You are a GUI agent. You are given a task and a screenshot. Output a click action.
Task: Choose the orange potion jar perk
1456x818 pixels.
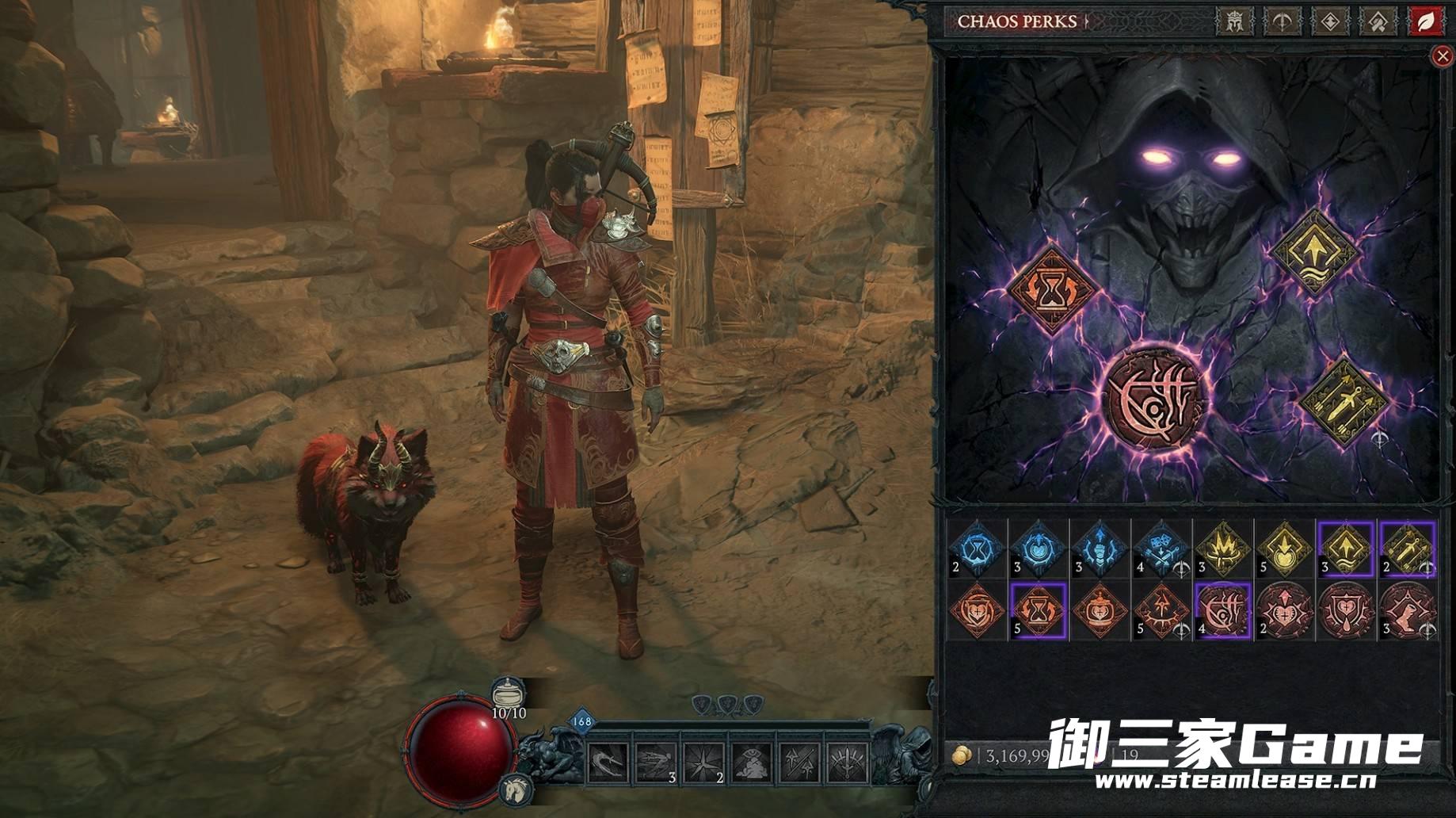[x=1100, y=610]
